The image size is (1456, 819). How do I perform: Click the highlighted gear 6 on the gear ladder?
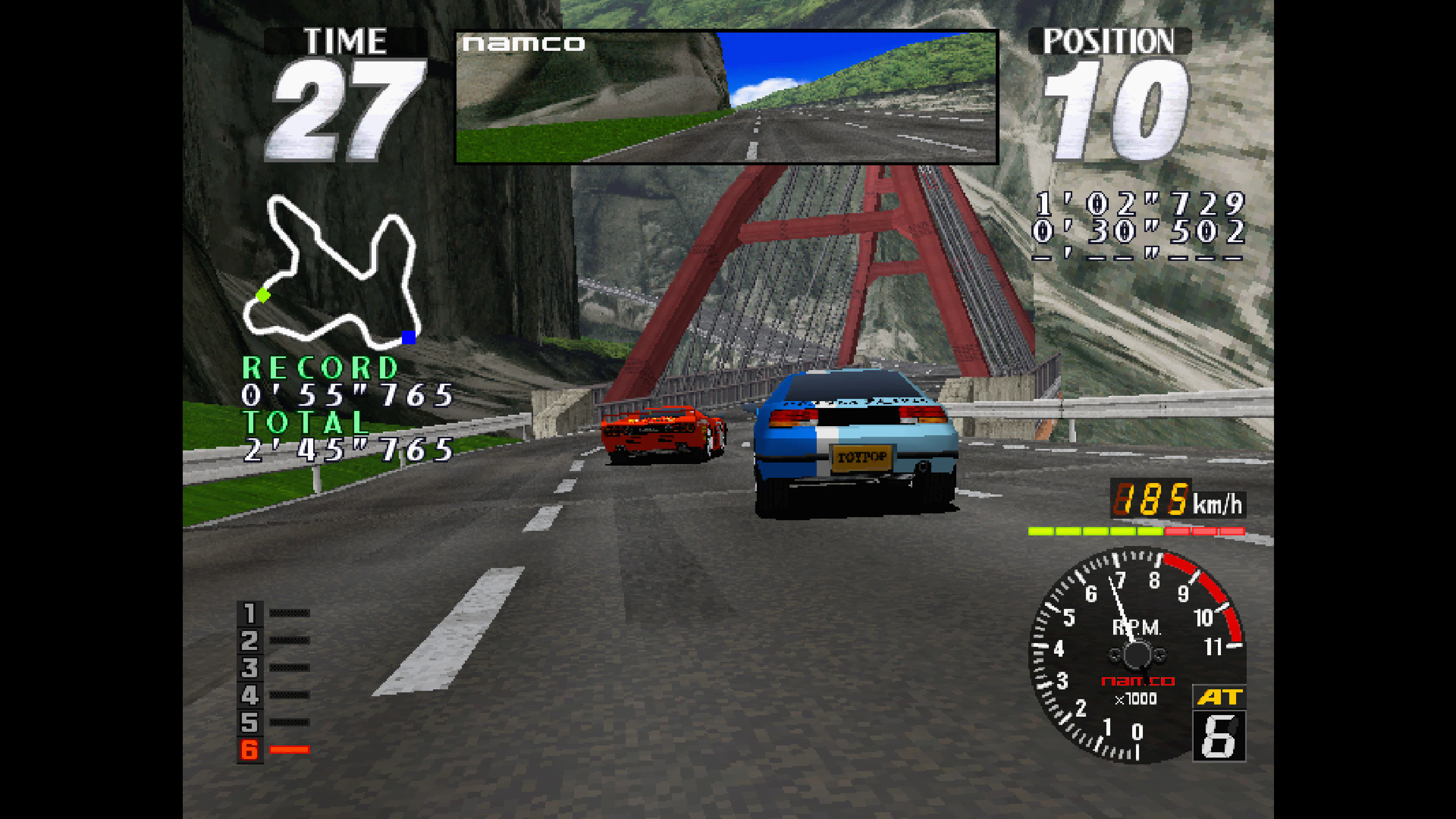[249, 749]
